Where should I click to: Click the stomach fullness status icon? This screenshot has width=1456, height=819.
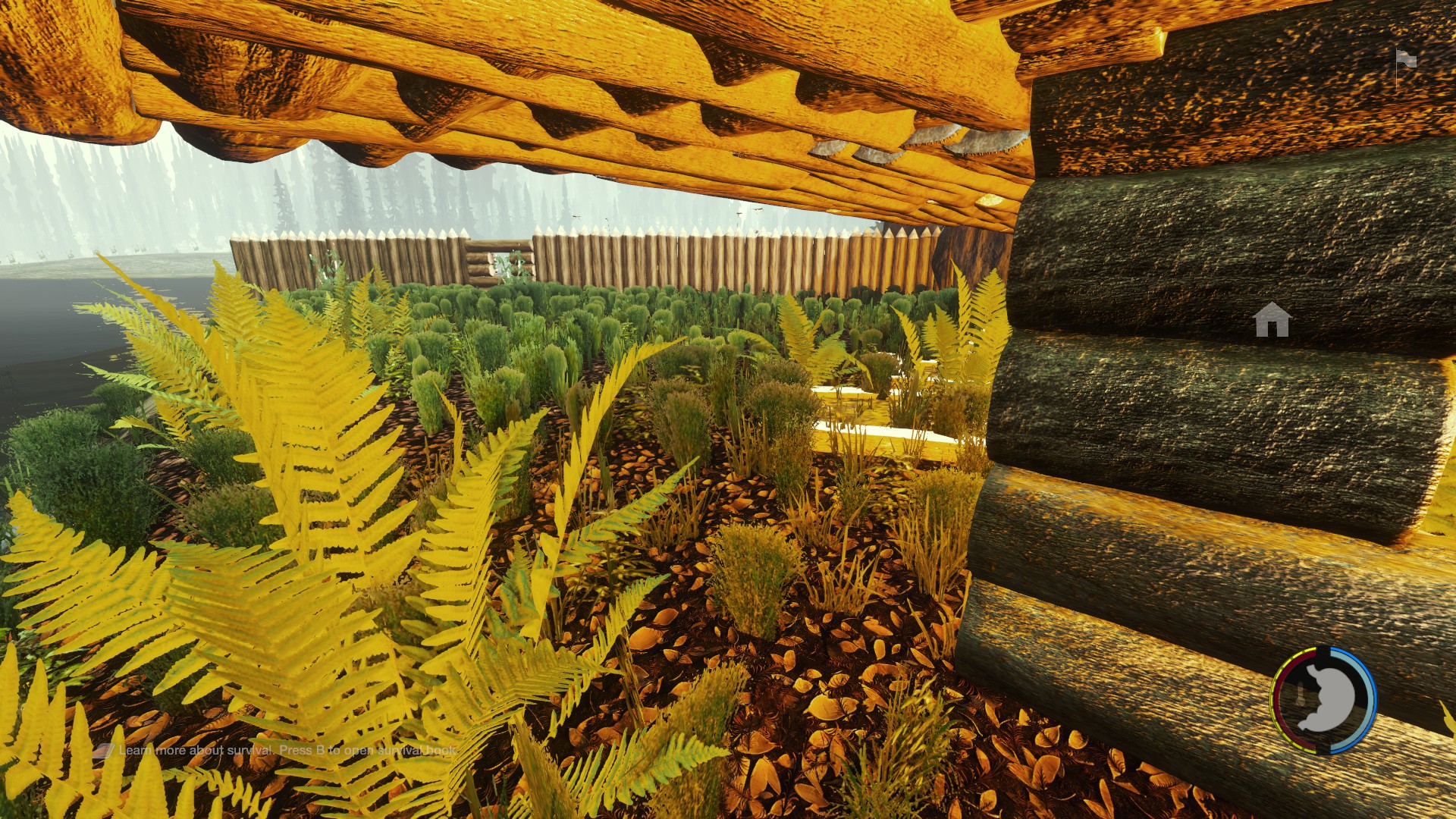(1324, 699)
